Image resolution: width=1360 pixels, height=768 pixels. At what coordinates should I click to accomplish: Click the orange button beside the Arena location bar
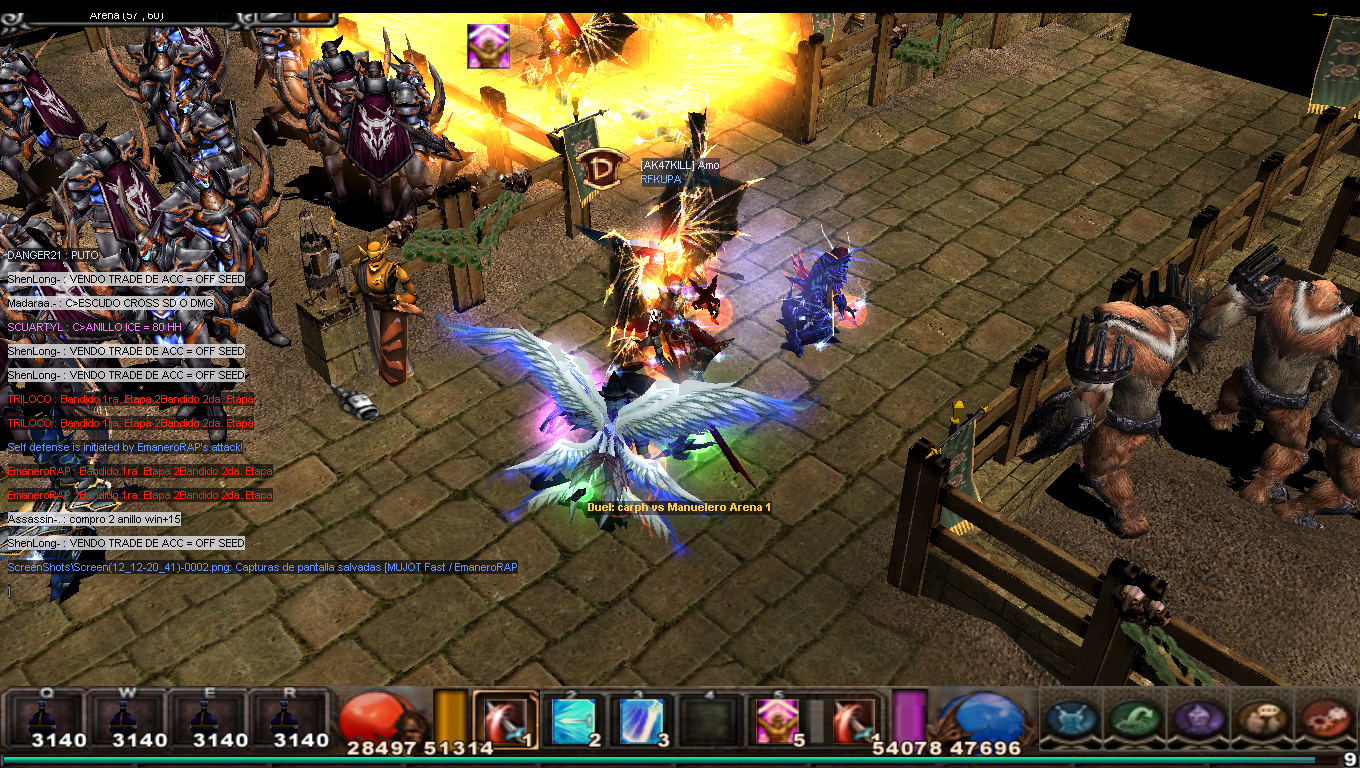click(x=315, y=15)
